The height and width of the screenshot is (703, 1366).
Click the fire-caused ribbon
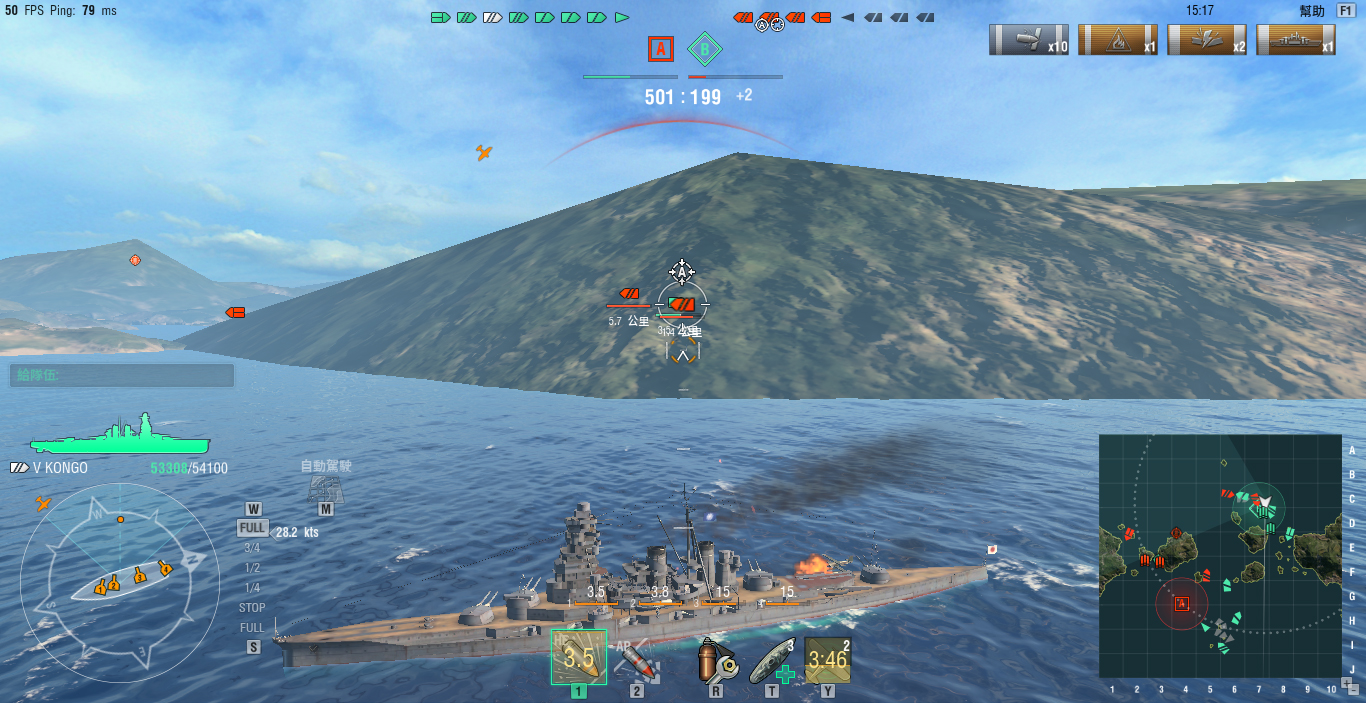coord(1118,40)
